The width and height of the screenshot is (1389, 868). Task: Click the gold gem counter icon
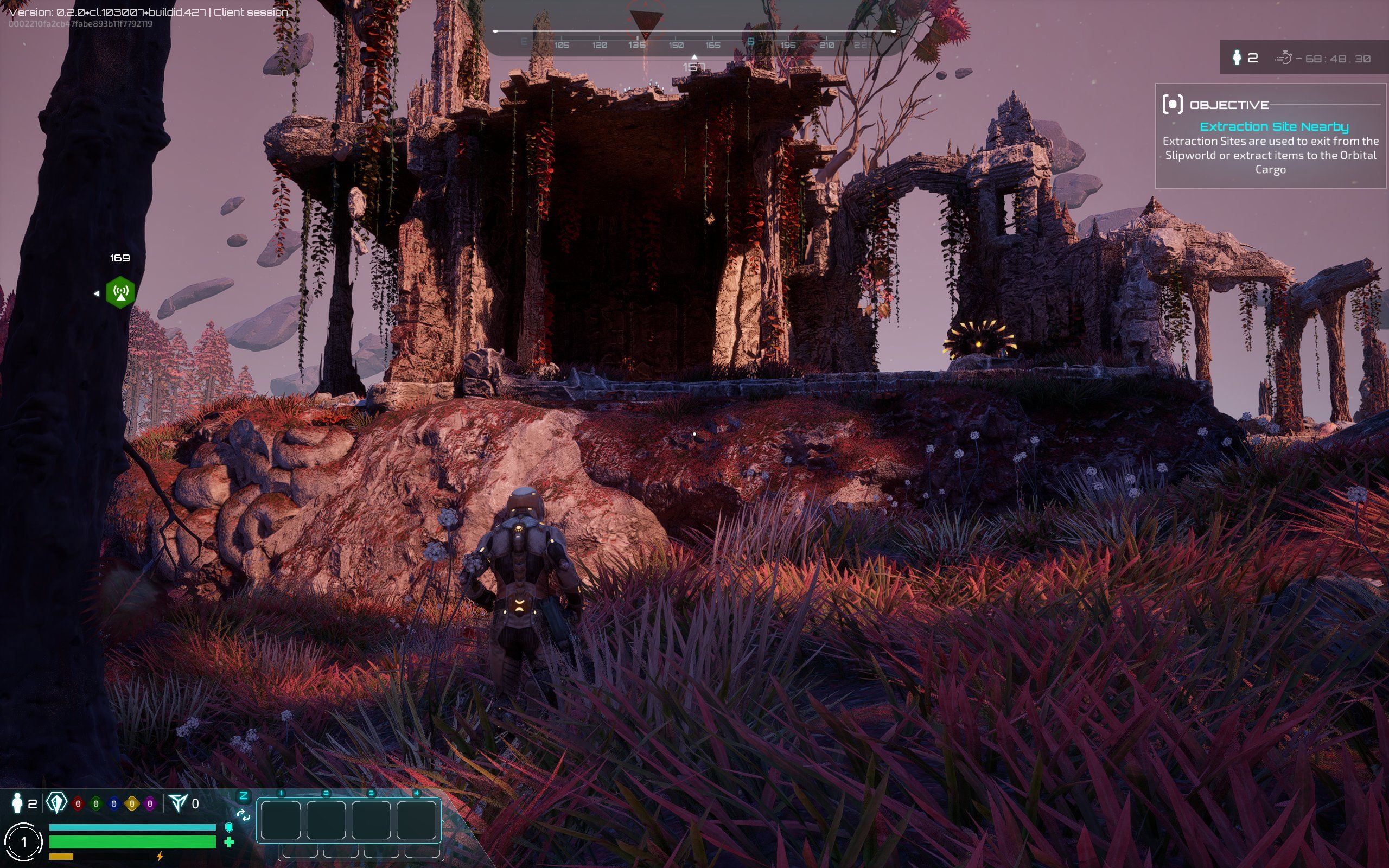click(x=132, y=803)
